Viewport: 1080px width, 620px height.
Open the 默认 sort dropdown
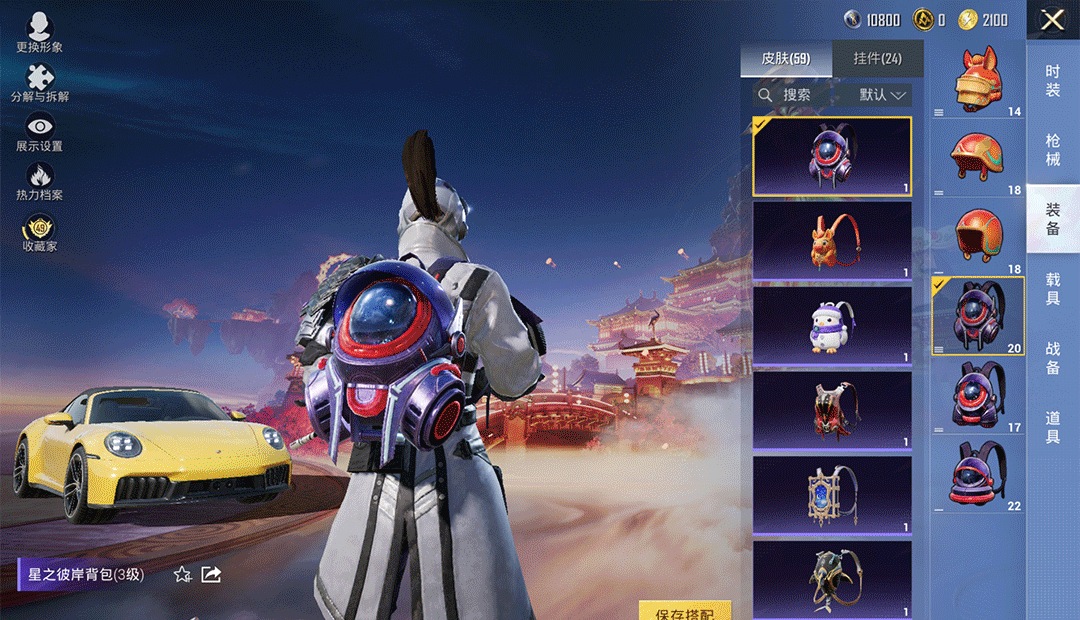tap(883, 95)
